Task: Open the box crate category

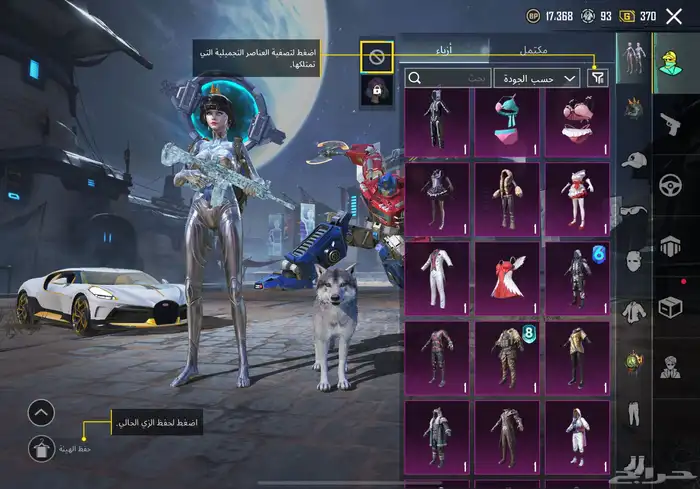Action: tap(668, 308)
